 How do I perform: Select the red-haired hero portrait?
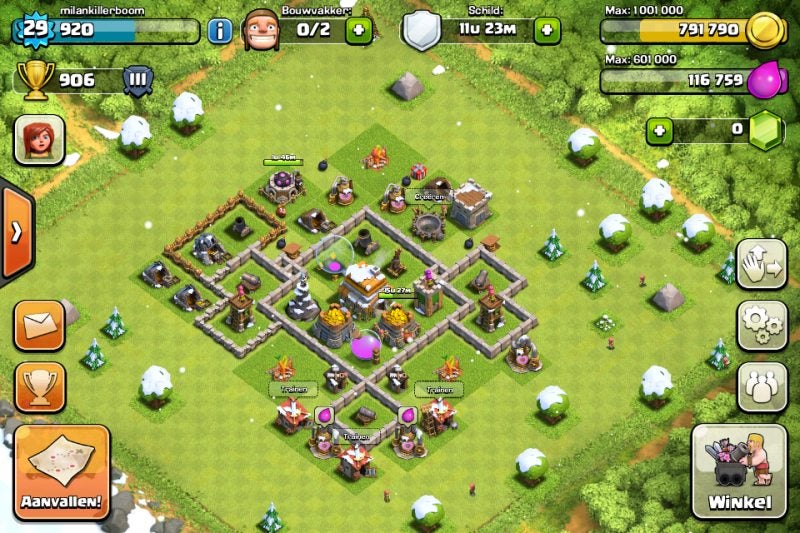pos(40,139)
